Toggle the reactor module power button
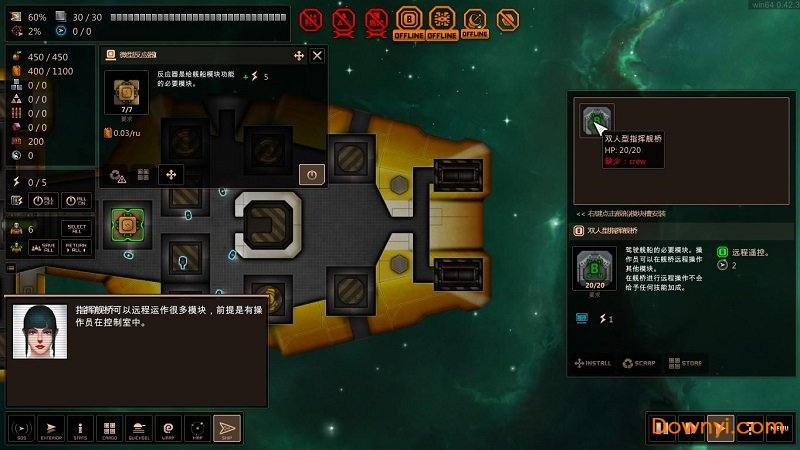800x450 pixels. 311,174
